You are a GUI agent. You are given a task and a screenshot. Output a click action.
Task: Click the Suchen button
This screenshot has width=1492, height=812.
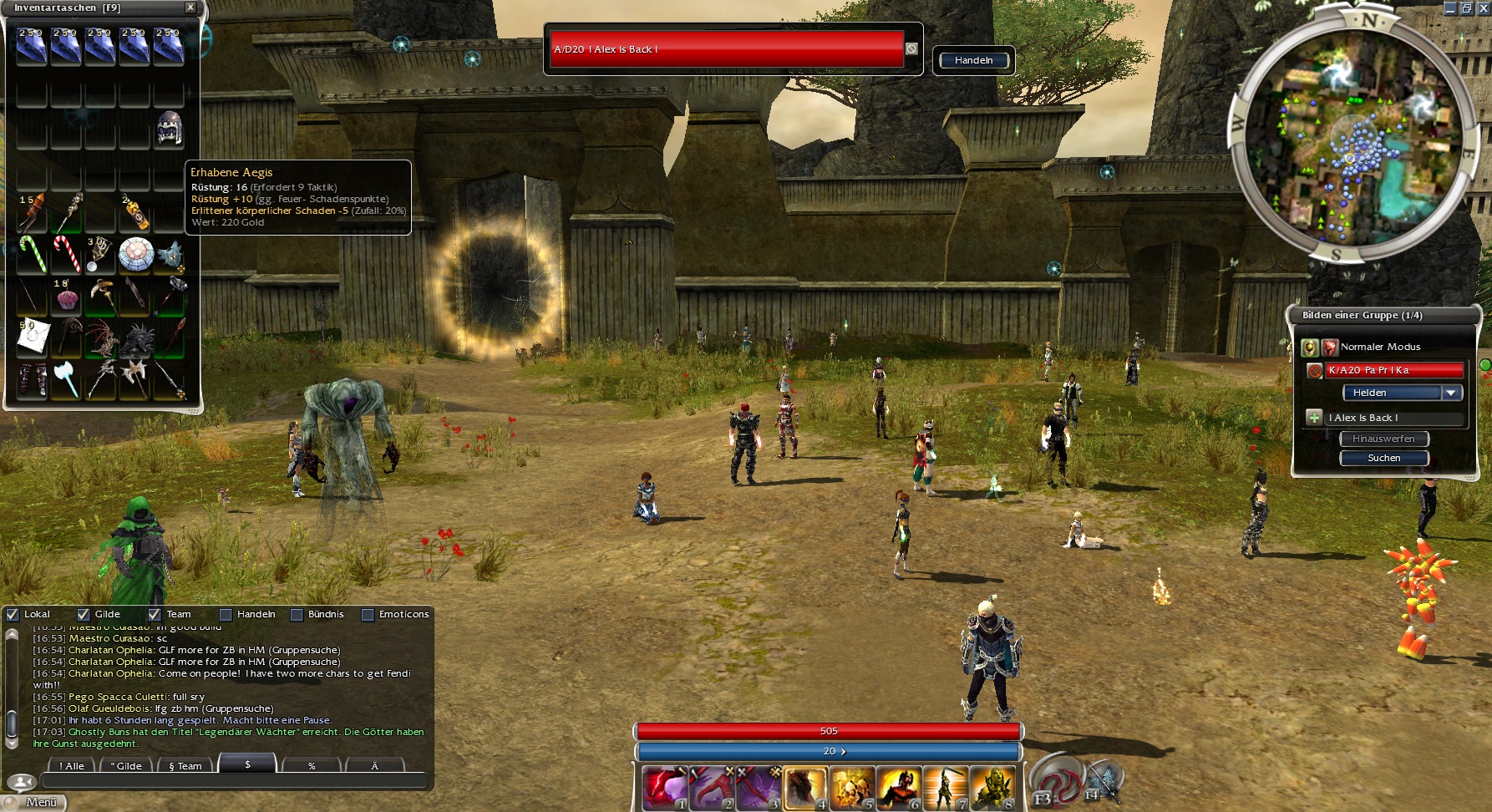1383,458
